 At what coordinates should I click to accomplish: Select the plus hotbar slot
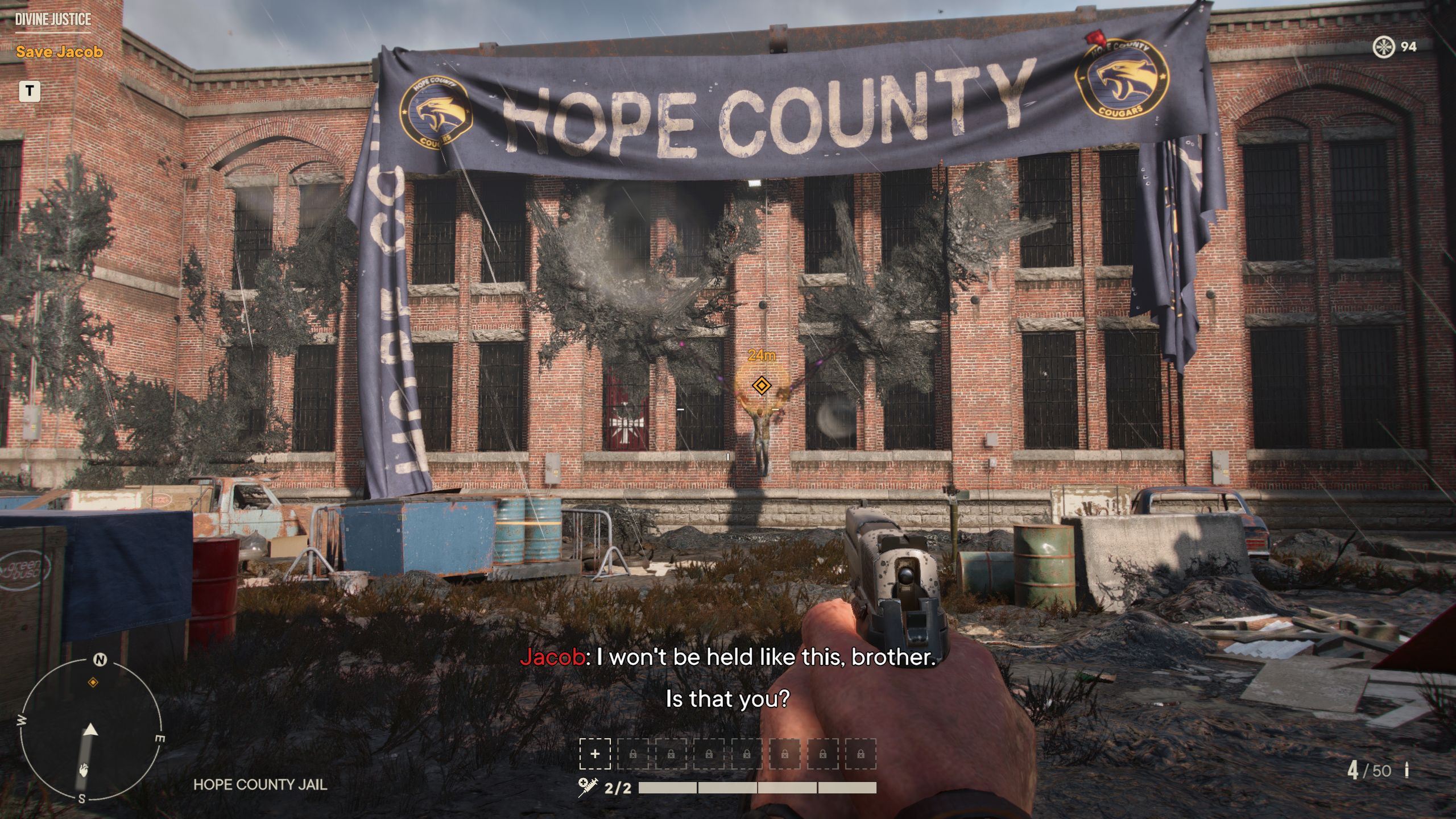[x=595, y=754]
